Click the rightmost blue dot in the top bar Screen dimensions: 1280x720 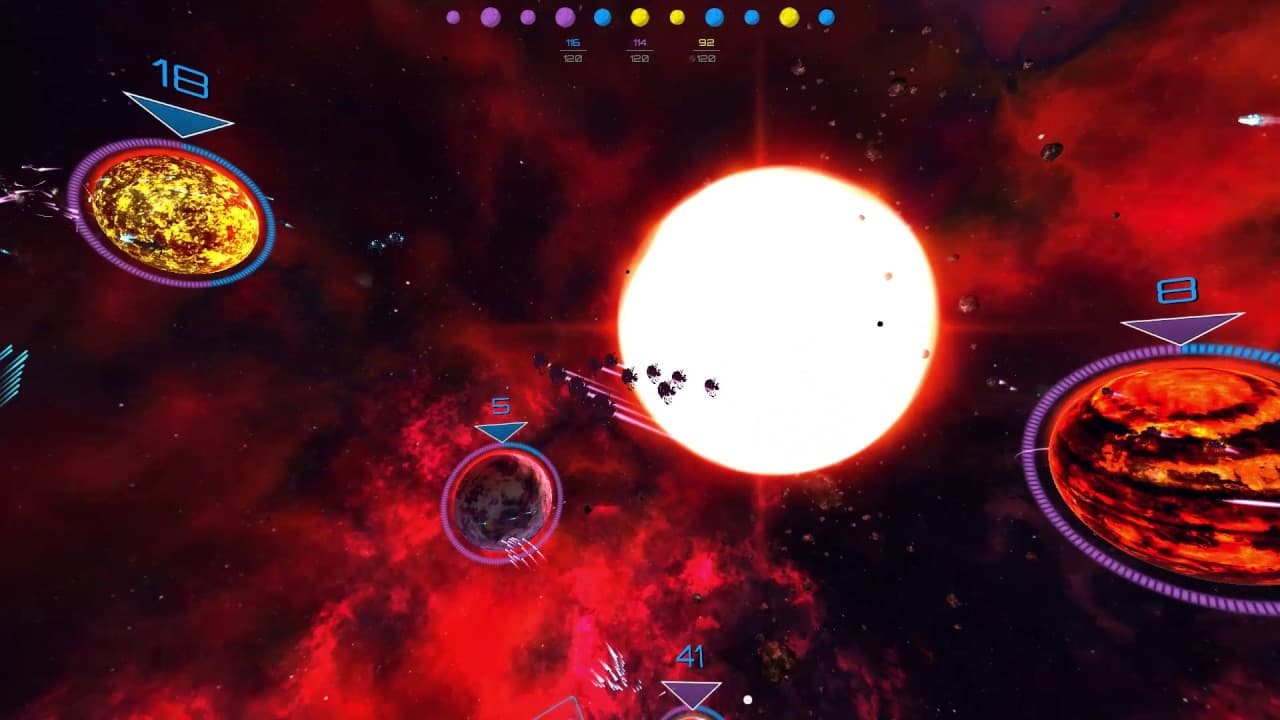click(825, 17)
